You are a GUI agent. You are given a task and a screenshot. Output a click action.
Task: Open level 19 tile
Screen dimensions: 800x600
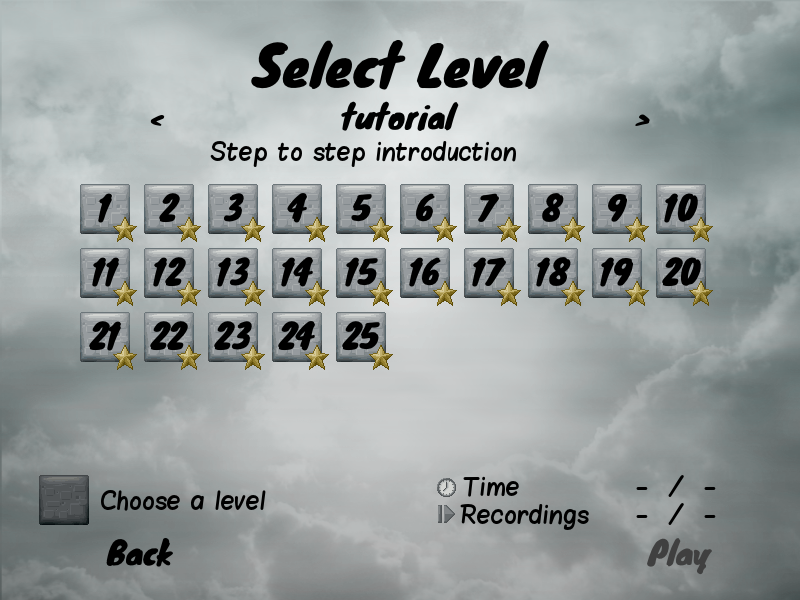pyautogui.click(x=617, y=273)
